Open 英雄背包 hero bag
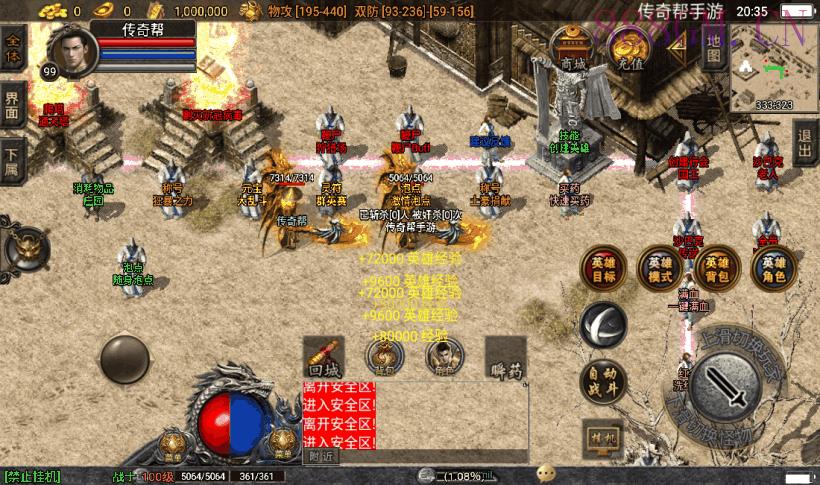This screenshot has width=820, height=485. [x=717, y=268]
